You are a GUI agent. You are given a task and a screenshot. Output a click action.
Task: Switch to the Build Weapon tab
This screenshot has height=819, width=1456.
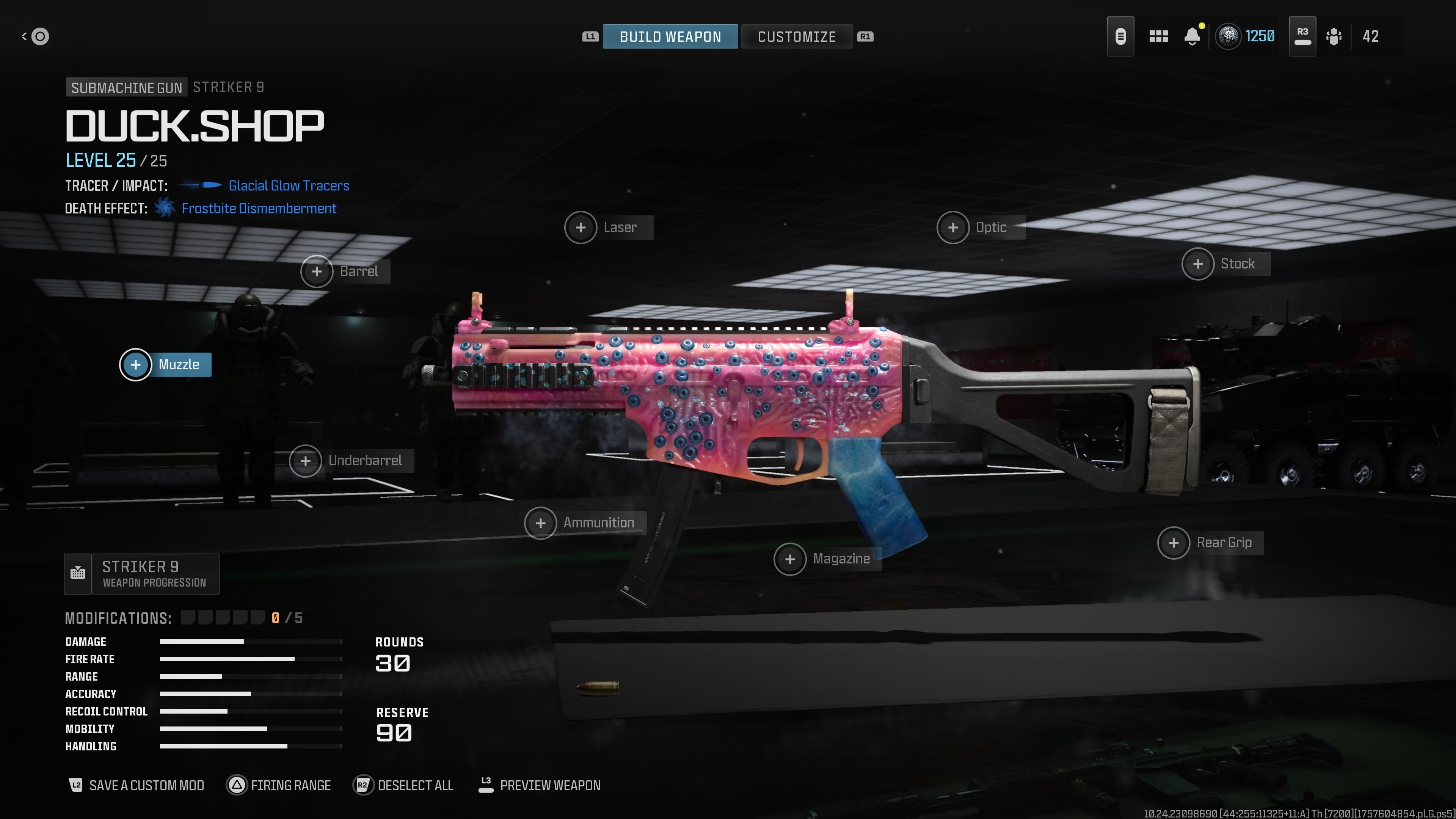coord(670,37)
